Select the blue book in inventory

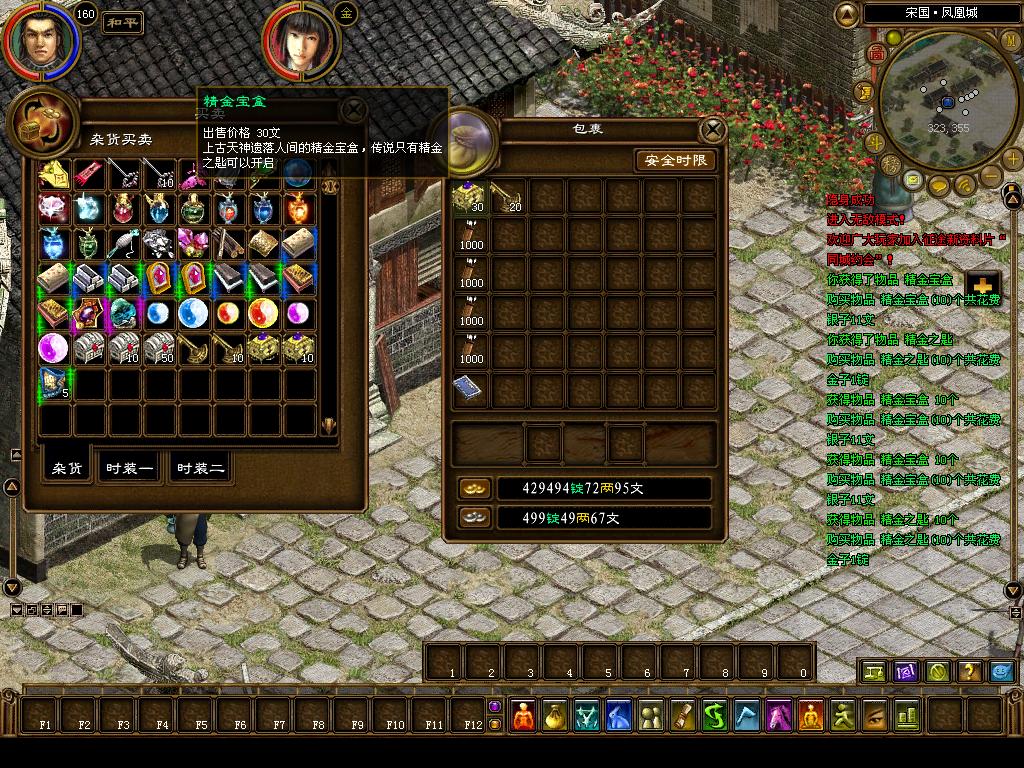coord(470,389)
